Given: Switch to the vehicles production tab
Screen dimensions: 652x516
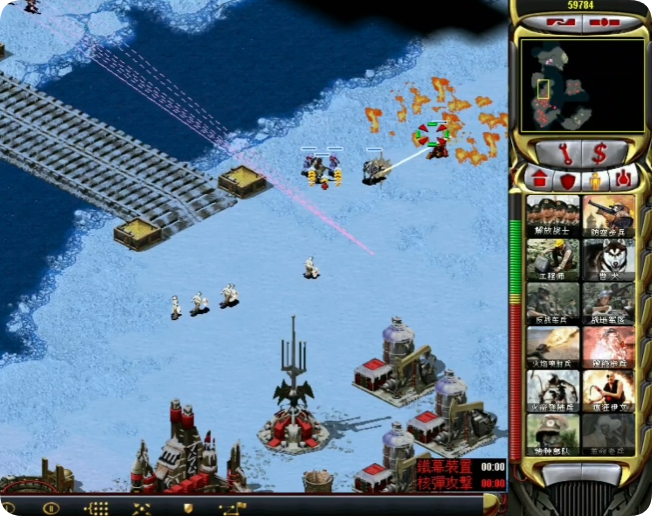Looking at the screenshot, I should (x=624, y=180).
